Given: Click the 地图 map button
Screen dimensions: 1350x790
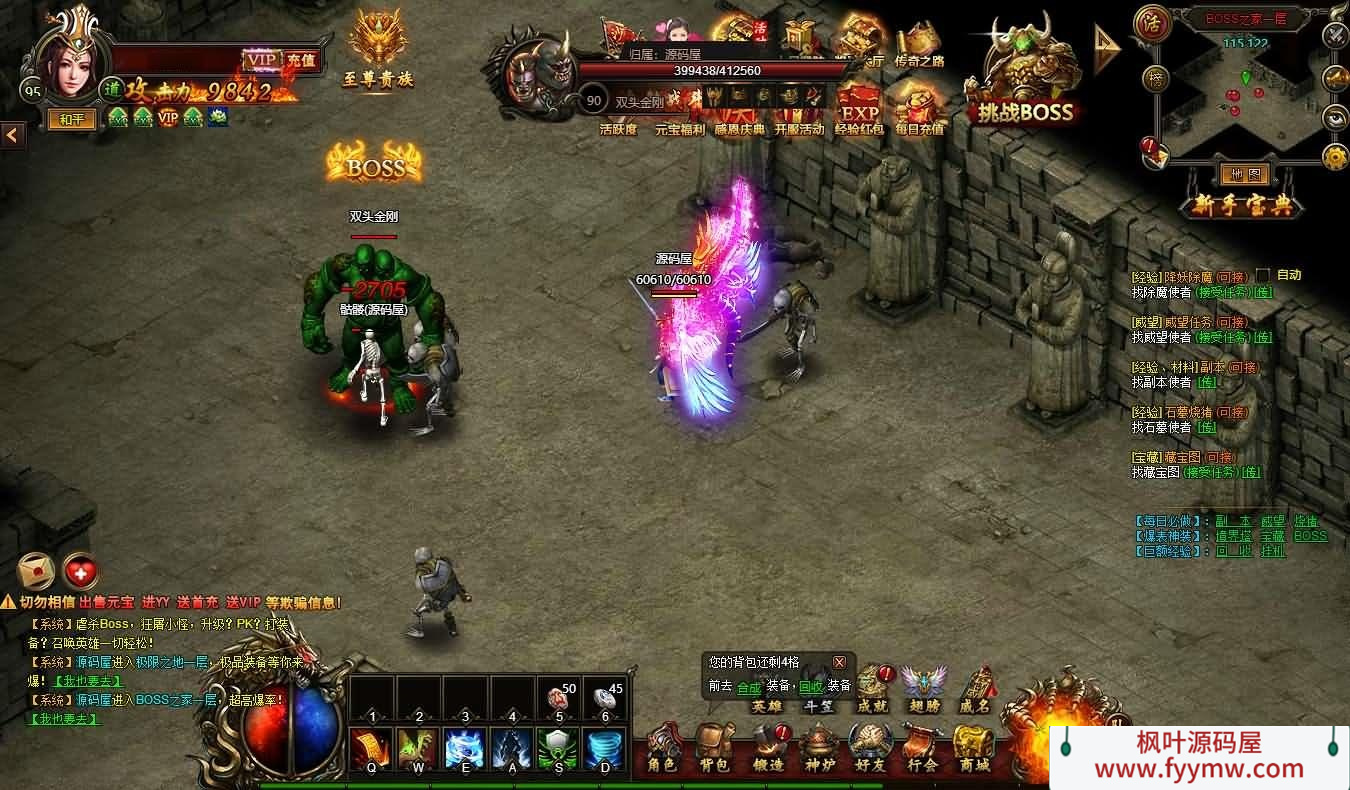Looking at the screenshot, I should 1245,175.
